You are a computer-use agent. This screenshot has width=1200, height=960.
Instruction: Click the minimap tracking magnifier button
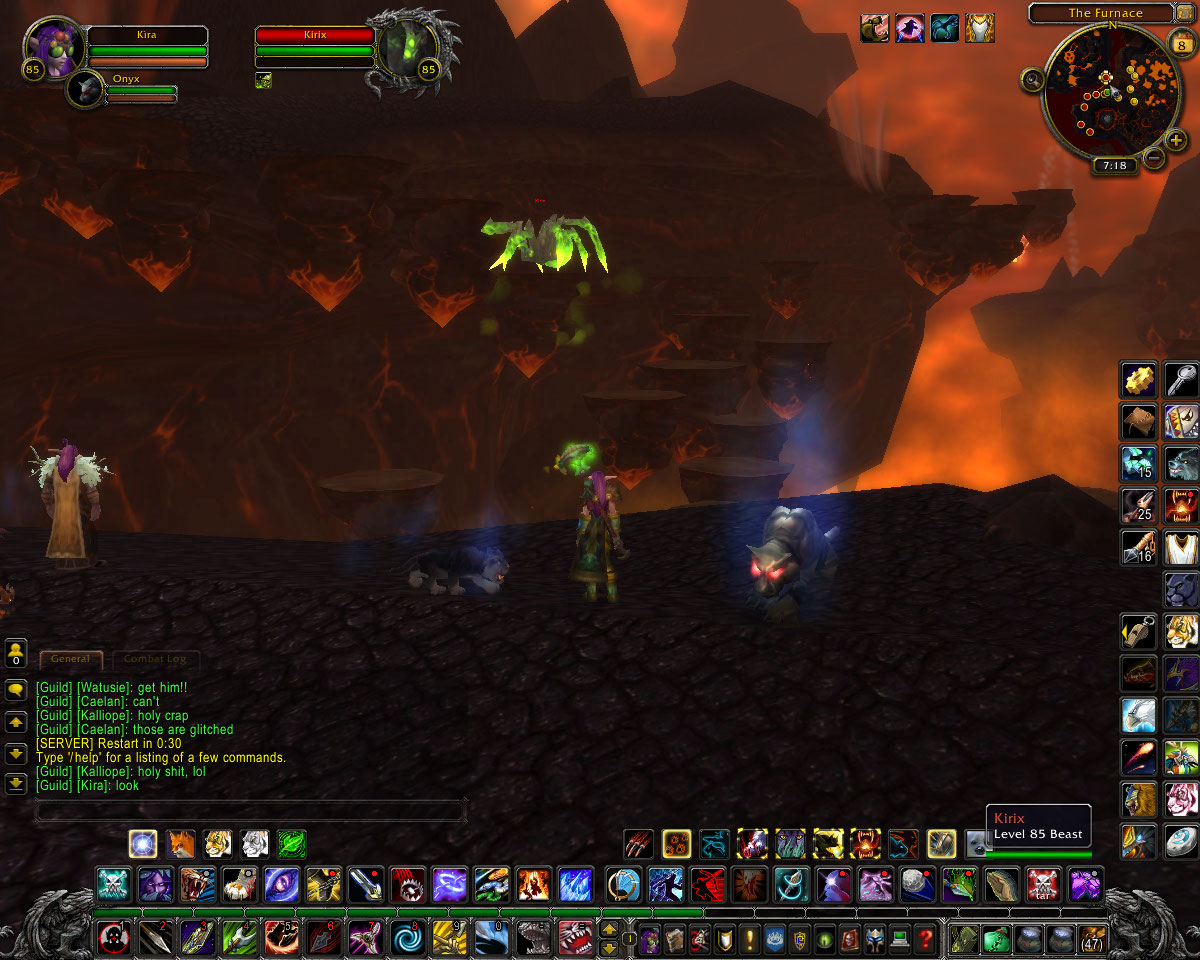[1032, 79]
